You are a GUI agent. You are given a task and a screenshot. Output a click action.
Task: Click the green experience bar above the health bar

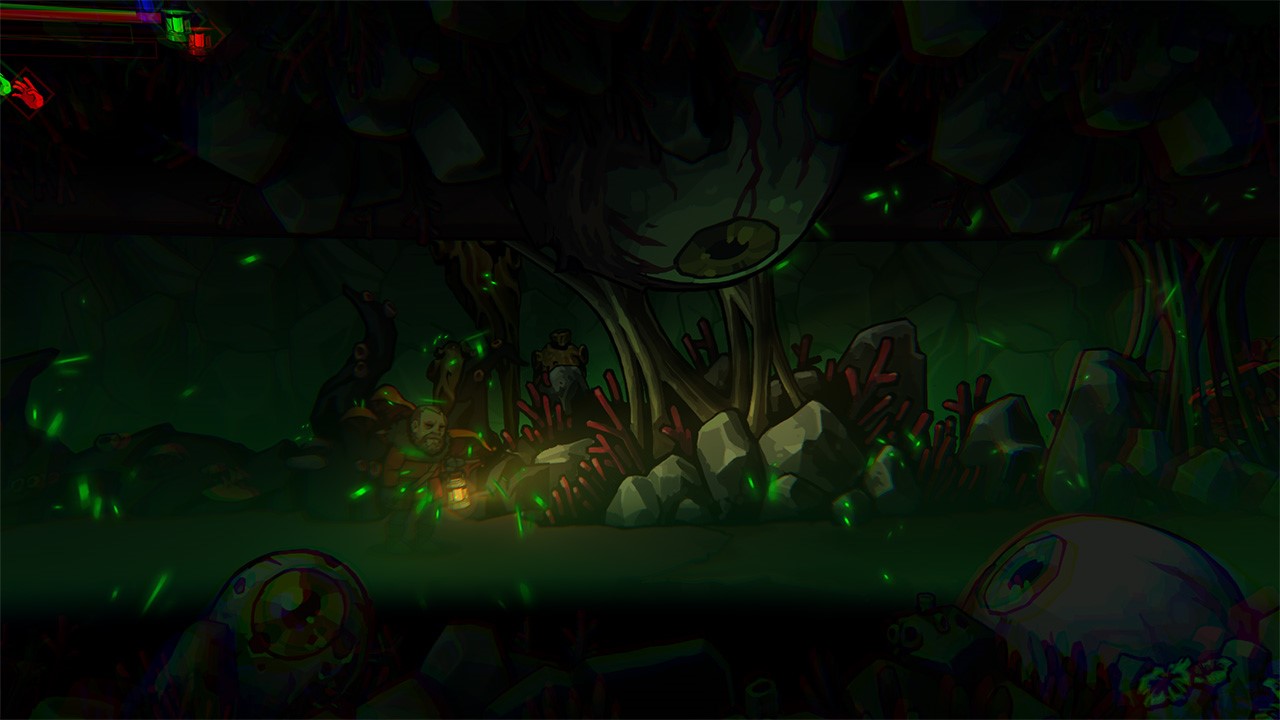tap(62, 6)
